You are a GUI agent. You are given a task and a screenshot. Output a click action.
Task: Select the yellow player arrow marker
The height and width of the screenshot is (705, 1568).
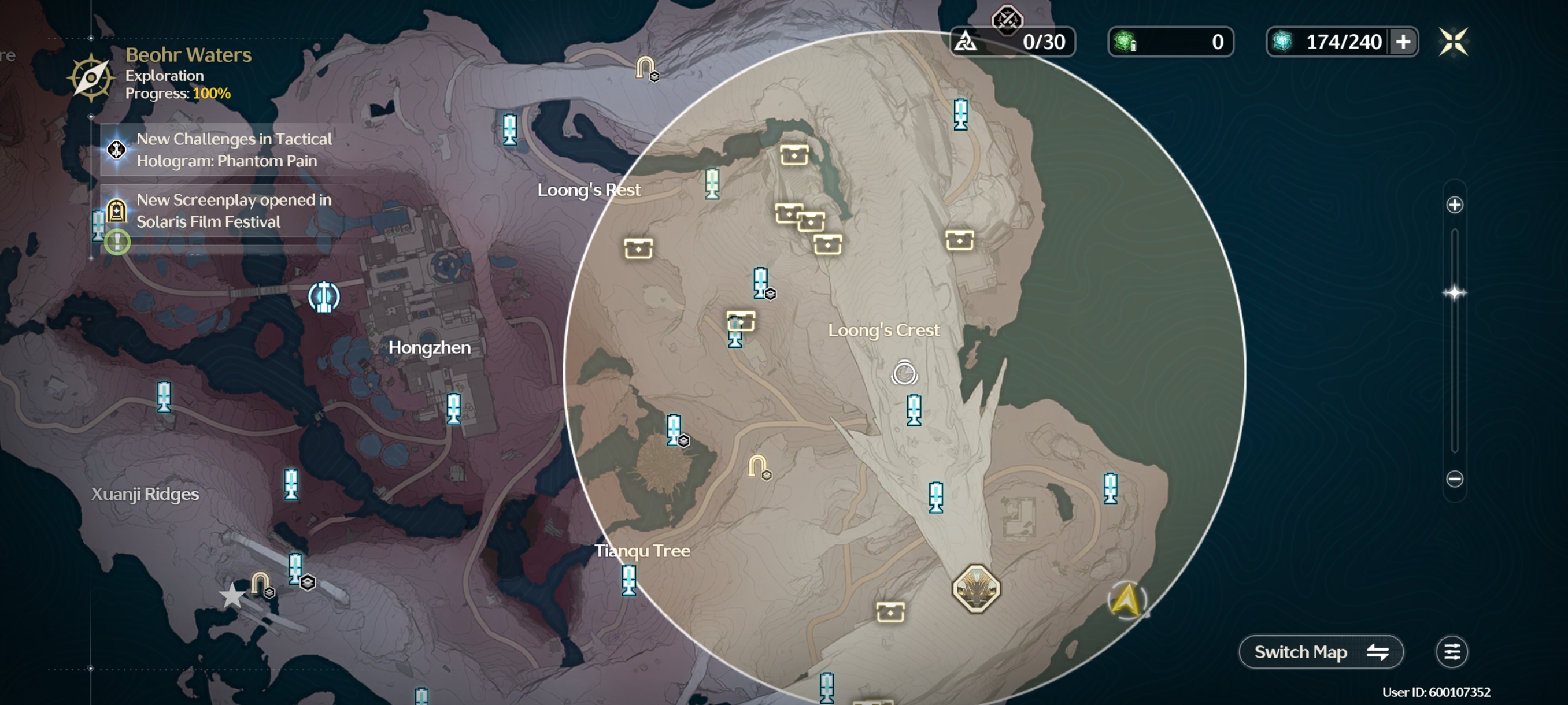pos(1126,600)
